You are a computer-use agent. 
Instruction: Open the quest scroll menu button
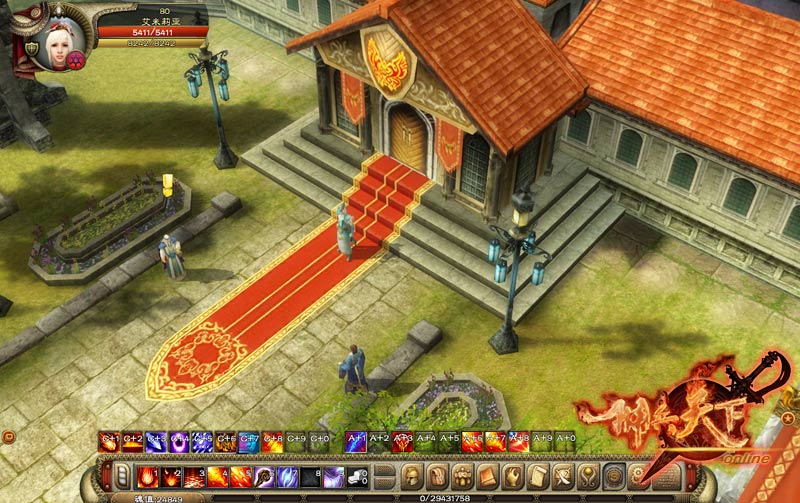539,475
